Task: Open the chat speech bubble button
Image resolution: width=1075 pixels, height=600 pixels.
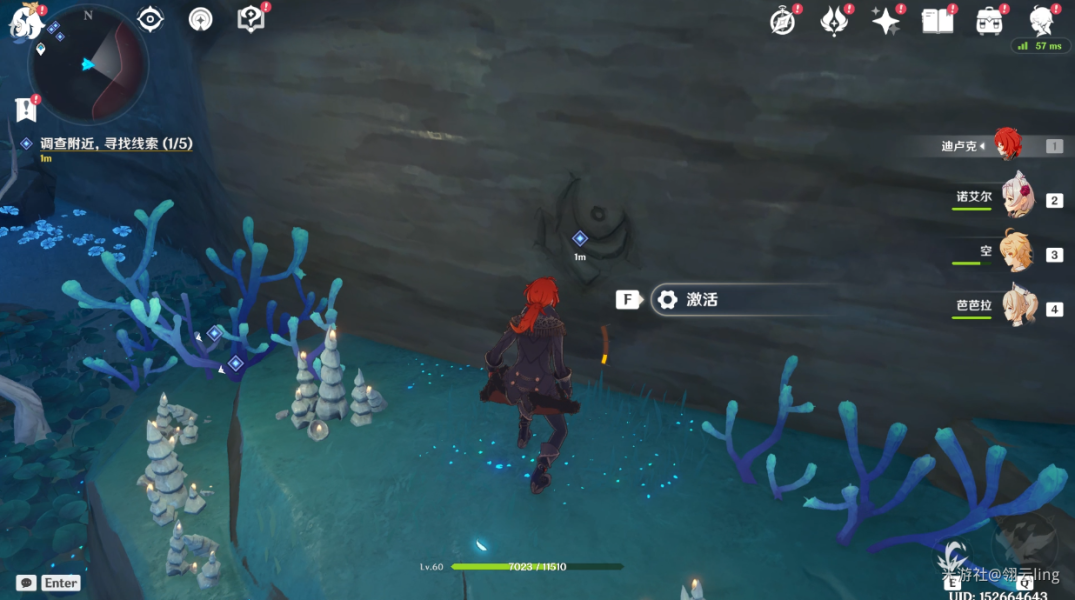Action: [x=26, y=583]
